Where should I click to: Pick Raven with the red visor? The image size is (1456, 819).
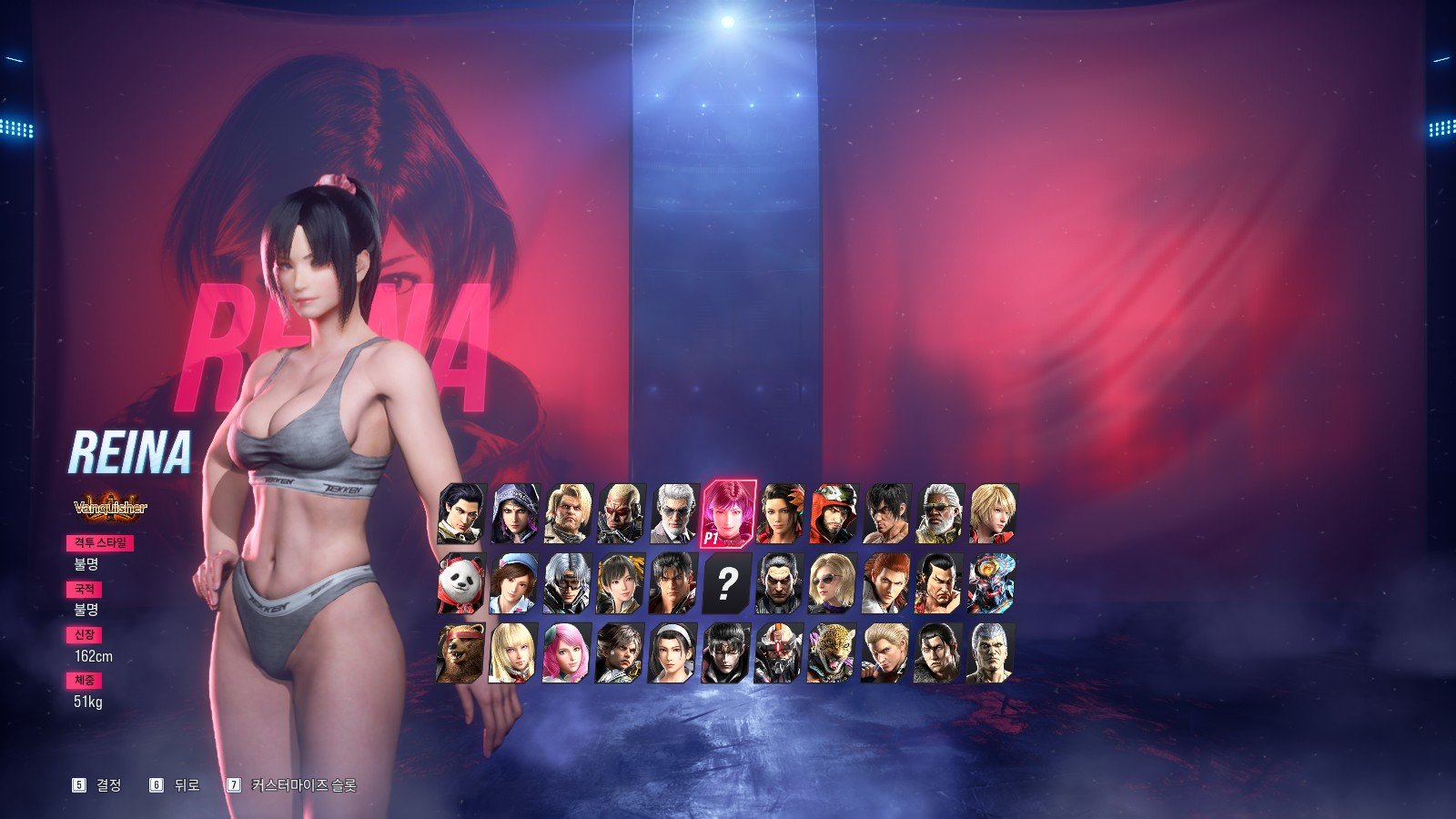click(x=621, y=514)
